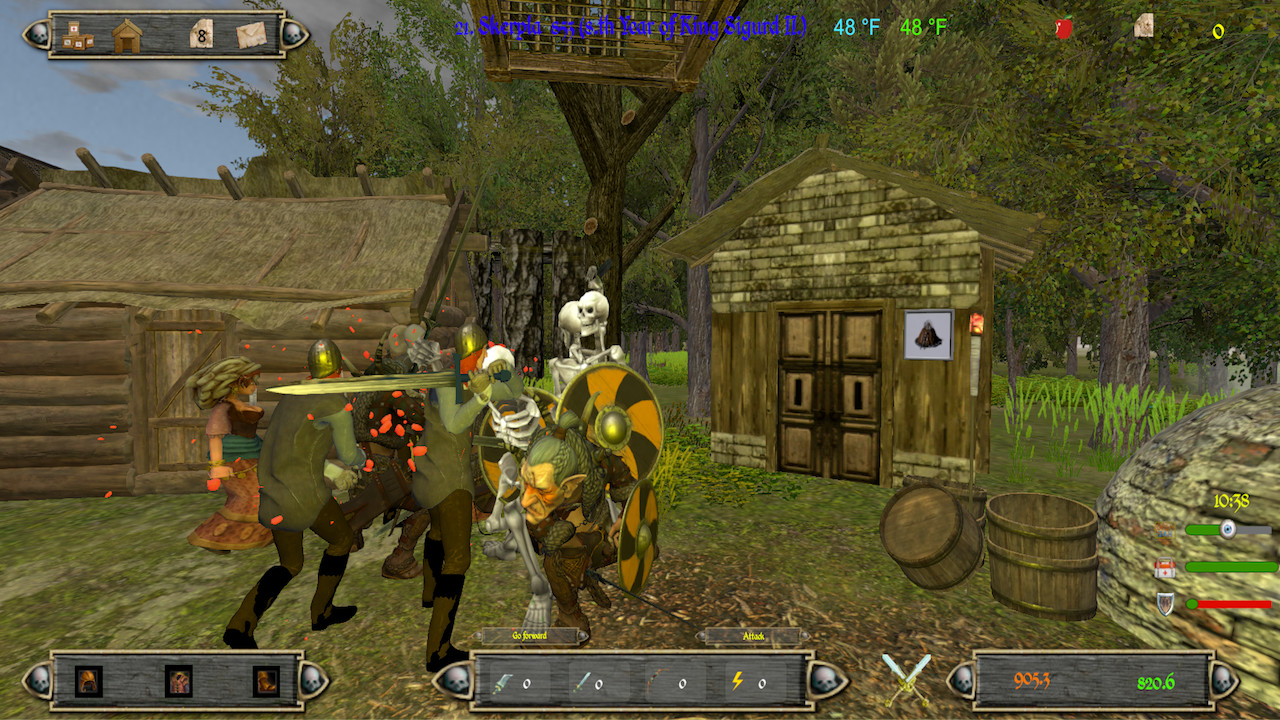1280x720 pixels.
Task: Click the red banner icon top right
Action: (x=1064, y=27)
